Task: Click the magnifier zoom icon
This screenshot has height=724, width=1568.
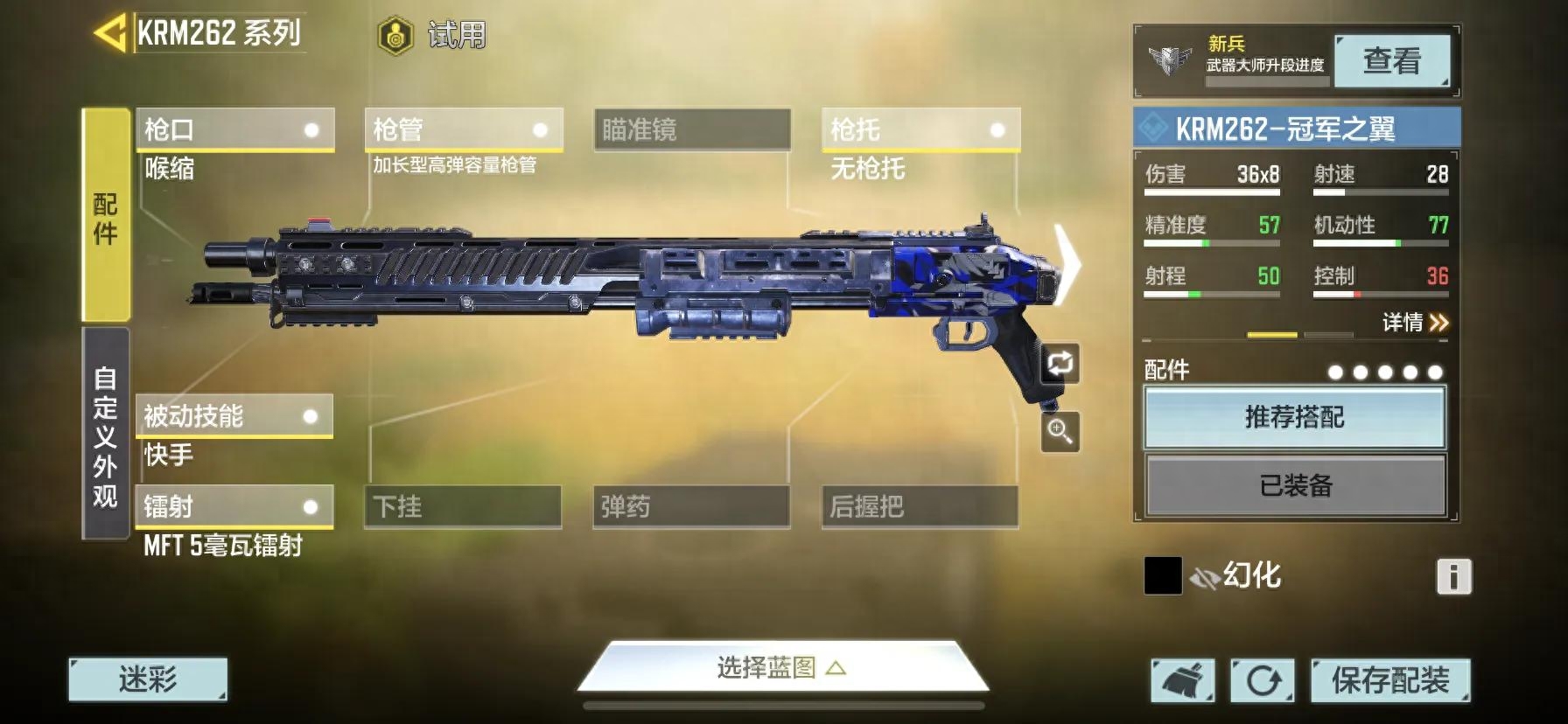Action: pos(1060,432)
